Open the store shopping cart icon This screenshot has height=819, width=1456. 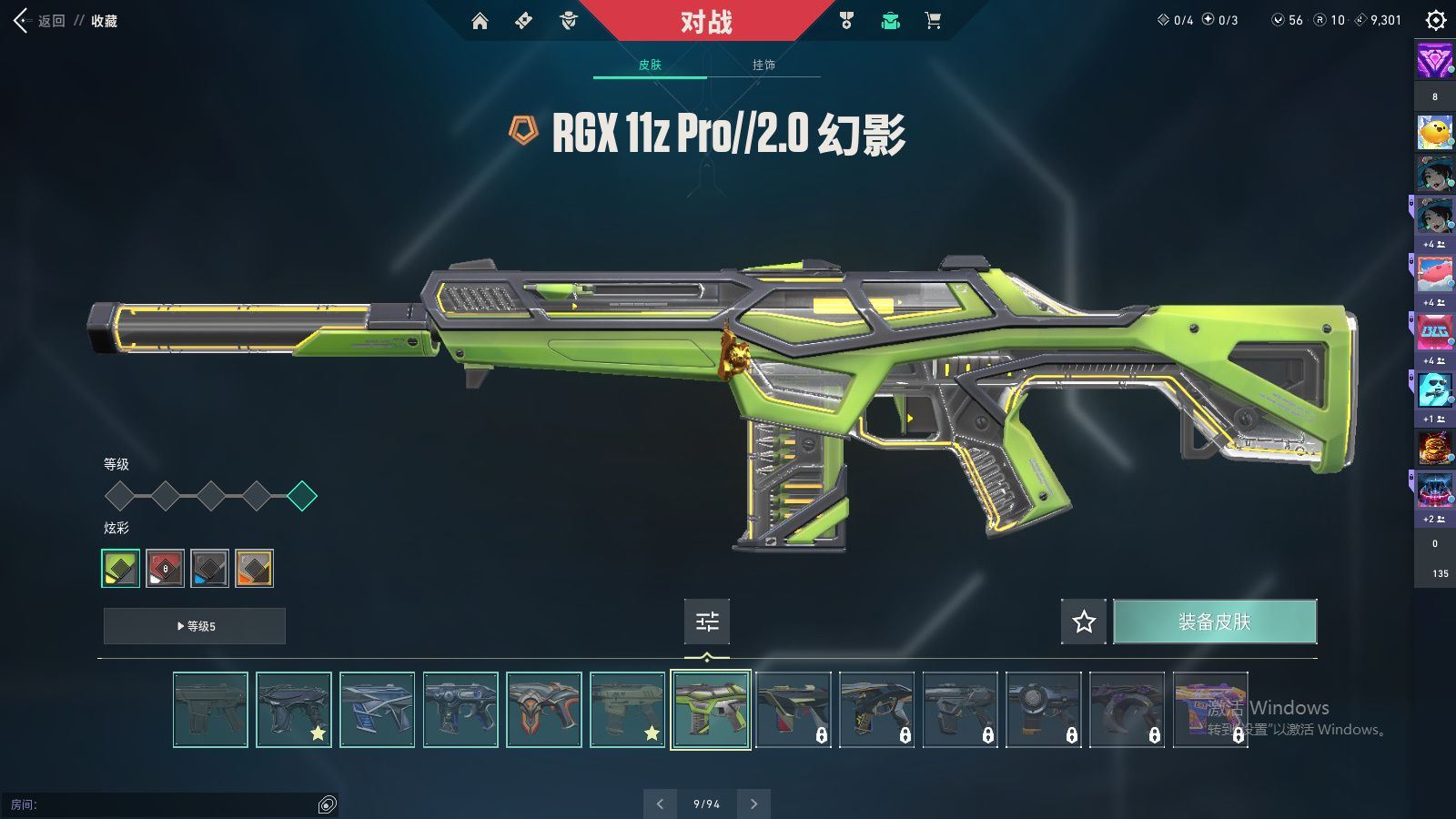click(933, 21)
